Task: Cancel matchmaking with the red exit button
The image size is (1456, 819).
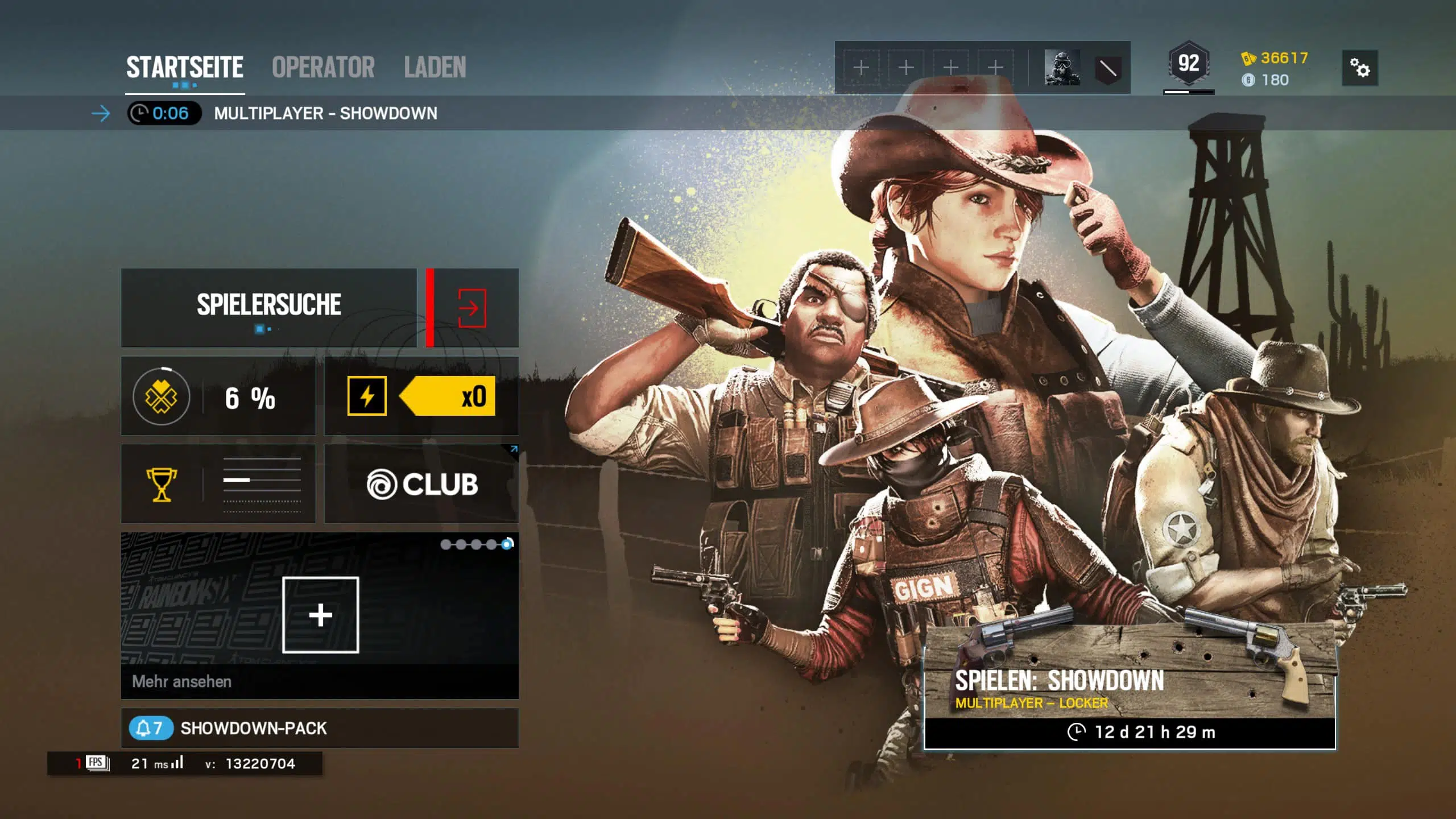Action: (x=472, y=308)
